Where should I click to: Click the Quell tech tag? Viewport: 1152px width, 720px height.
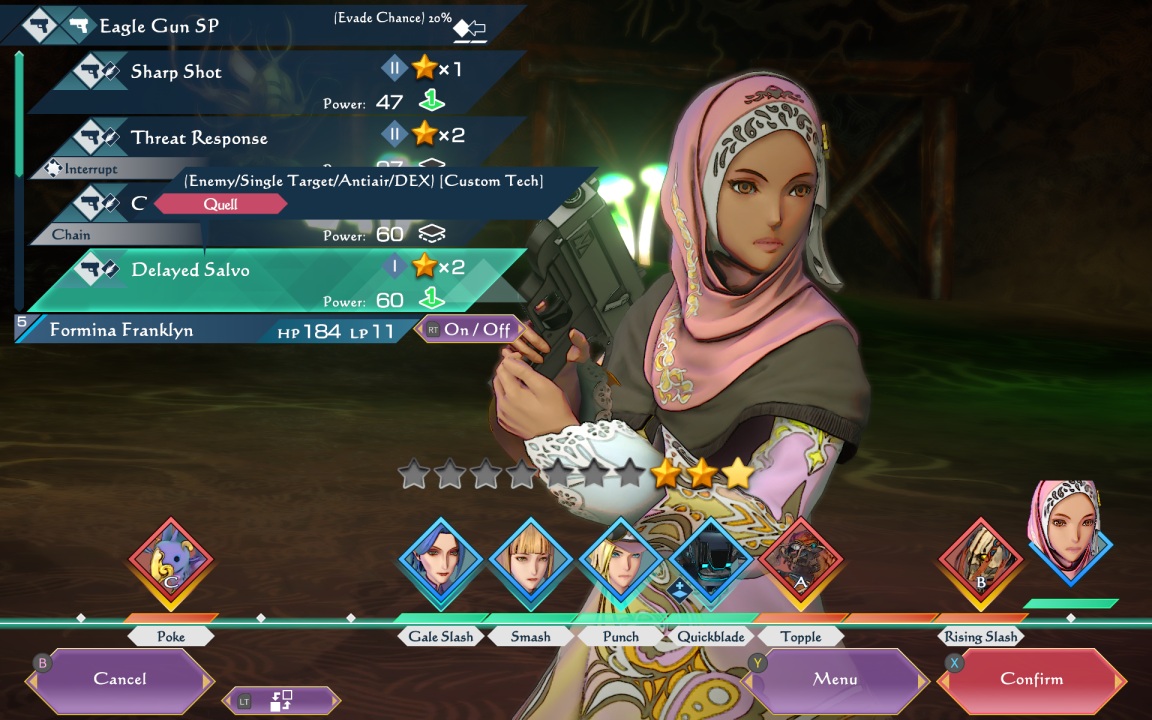coord(220,204)
